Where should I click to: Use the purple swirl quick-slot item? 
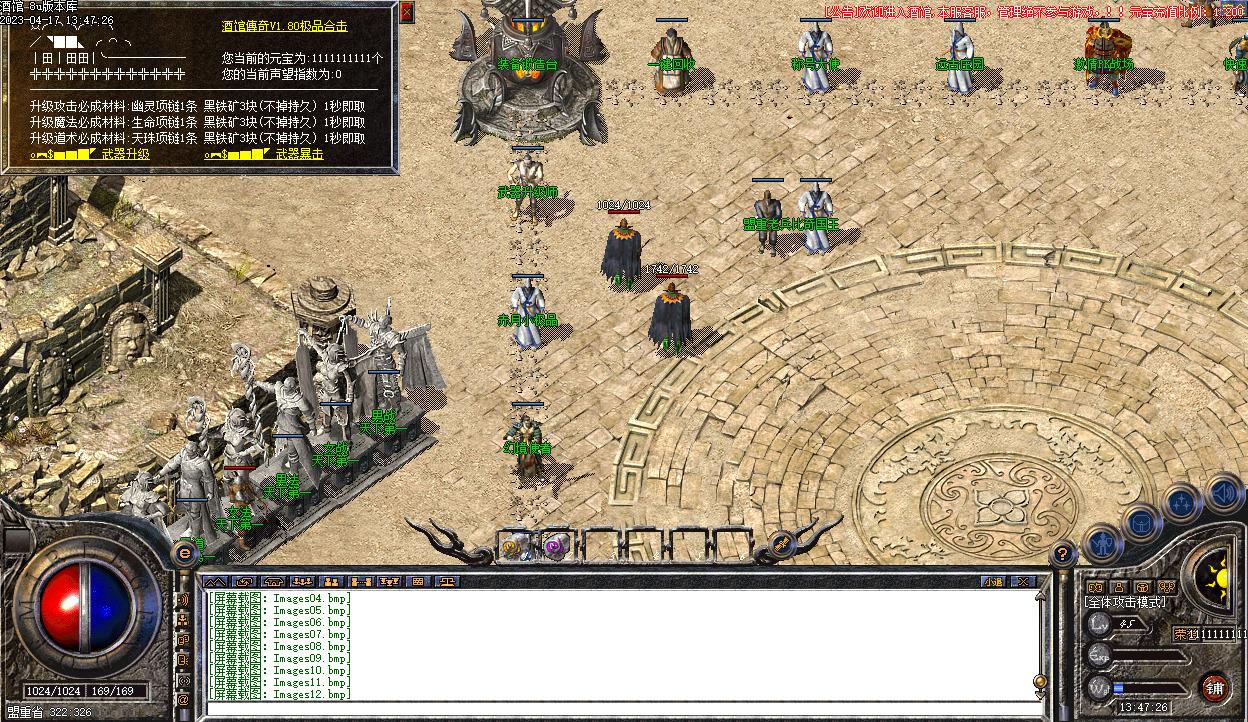[x=553, y=546]
